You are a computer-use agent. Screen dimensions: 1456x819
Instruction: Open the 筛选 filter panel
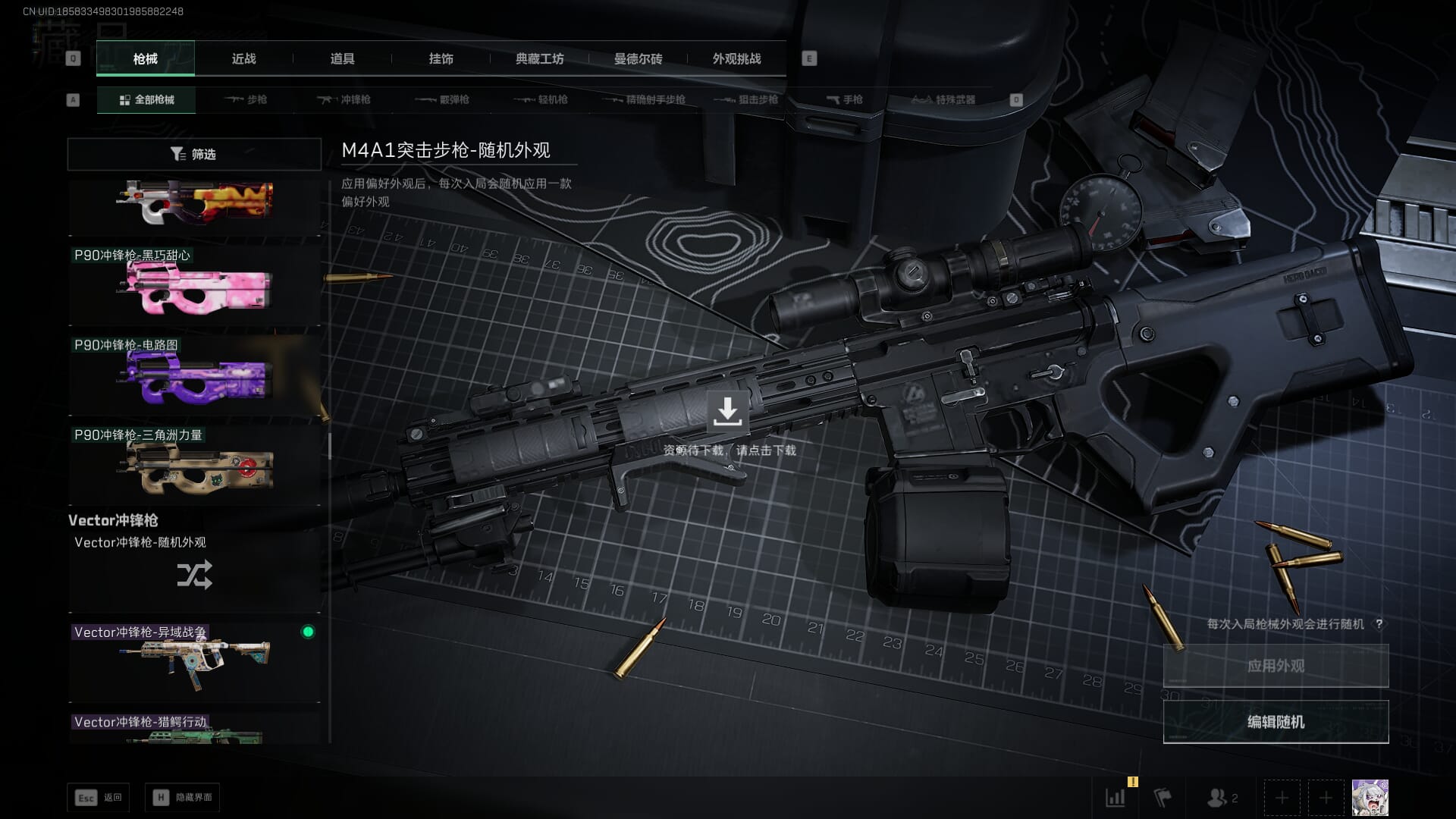coord(194,154)
